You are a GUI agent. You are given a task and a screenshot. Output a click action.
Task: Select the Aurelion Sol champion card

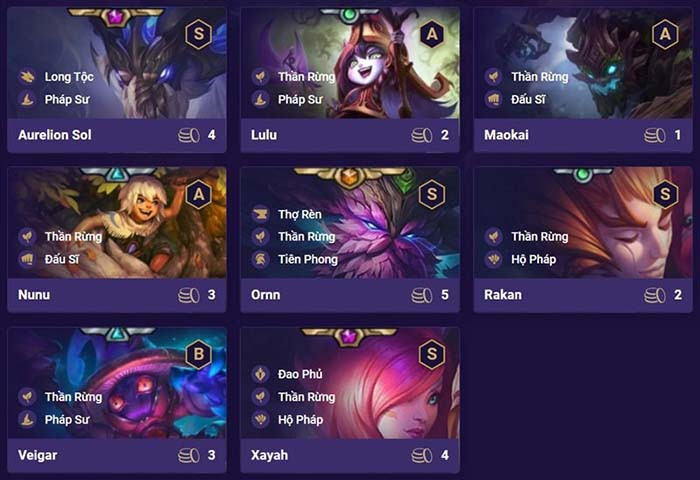tap(116, 80)
